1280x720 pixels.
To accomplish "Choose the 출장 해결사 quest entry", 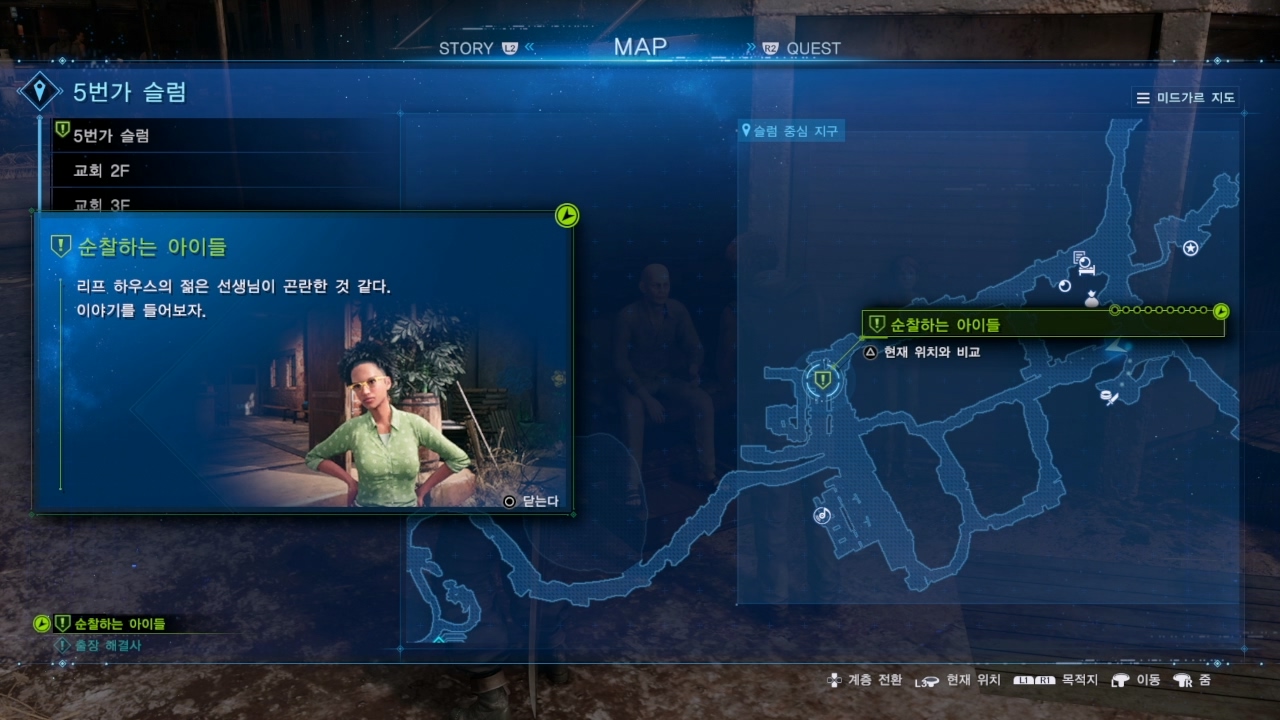I will click(x=108, y=646).
